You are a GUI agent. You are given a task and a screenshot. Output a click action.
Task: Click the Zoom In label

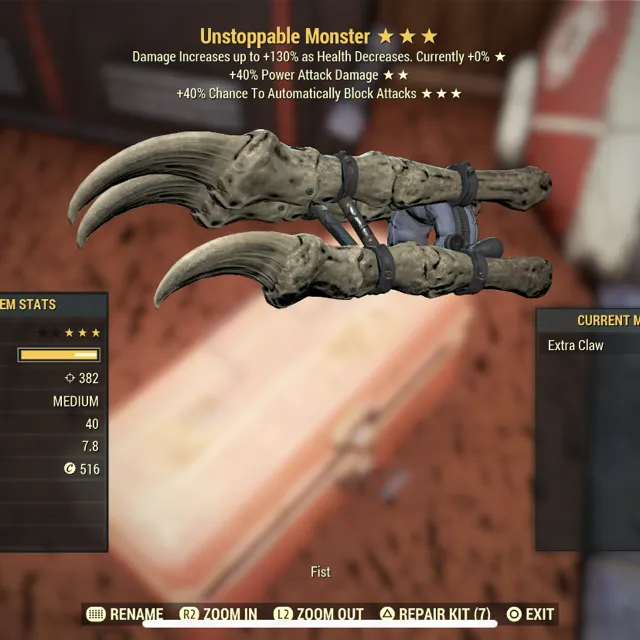[219, 614]
